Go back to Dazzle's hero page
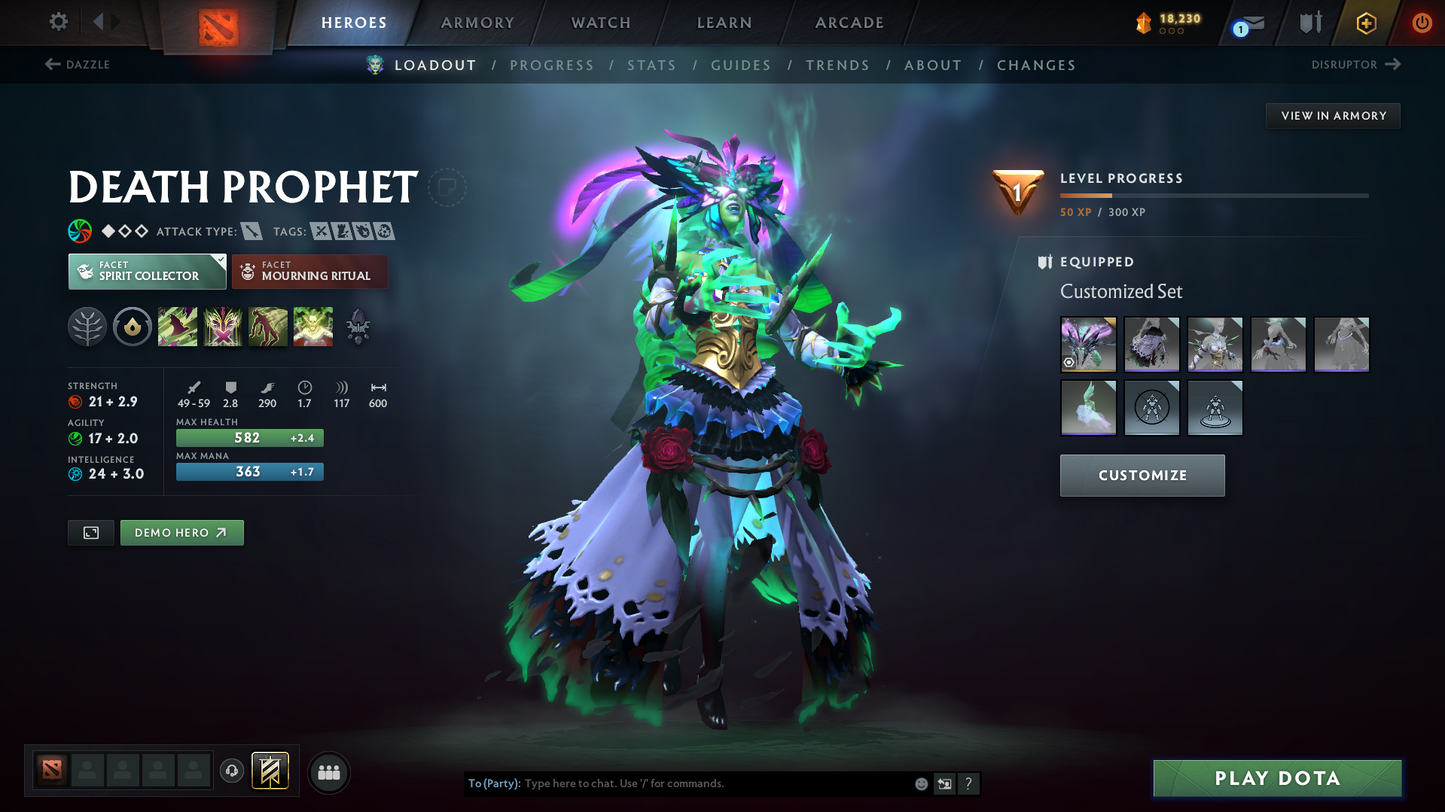This screenshot has height=812, width=1445. tap(78, 64)
